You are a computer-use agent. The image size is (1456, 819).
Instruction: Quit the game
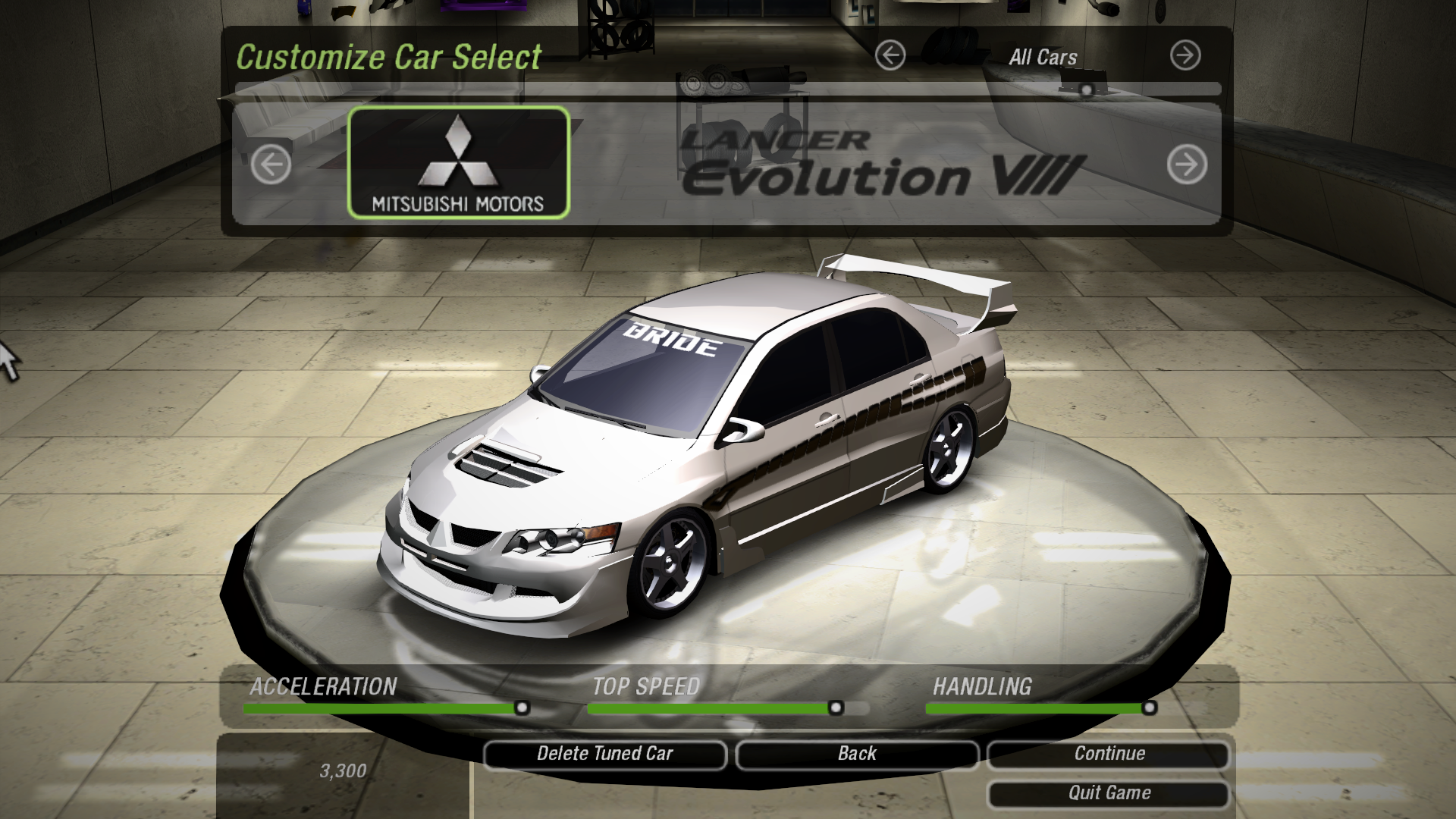1109,793
